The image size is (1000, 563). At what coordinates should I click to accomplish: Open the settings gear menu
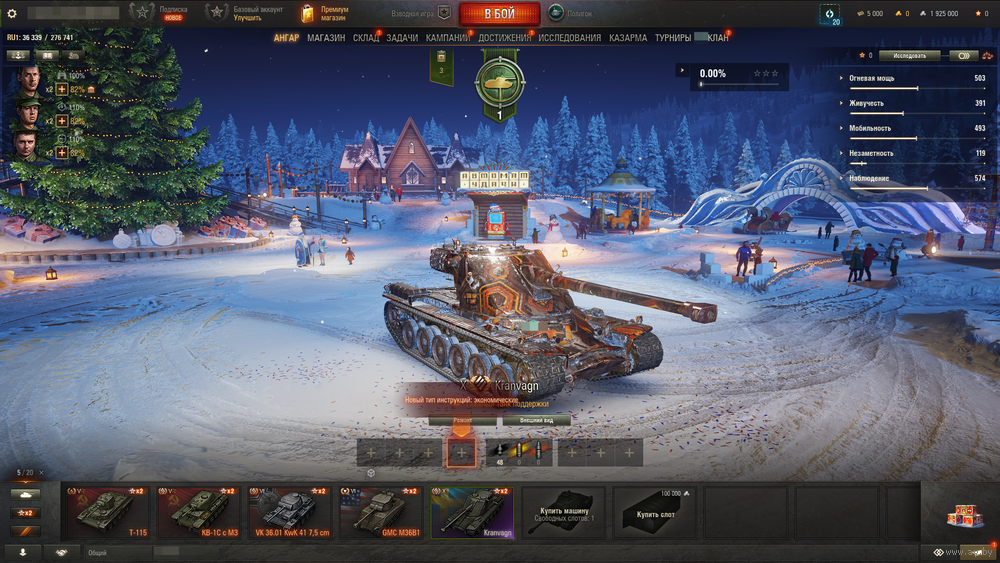click(12, 14)
